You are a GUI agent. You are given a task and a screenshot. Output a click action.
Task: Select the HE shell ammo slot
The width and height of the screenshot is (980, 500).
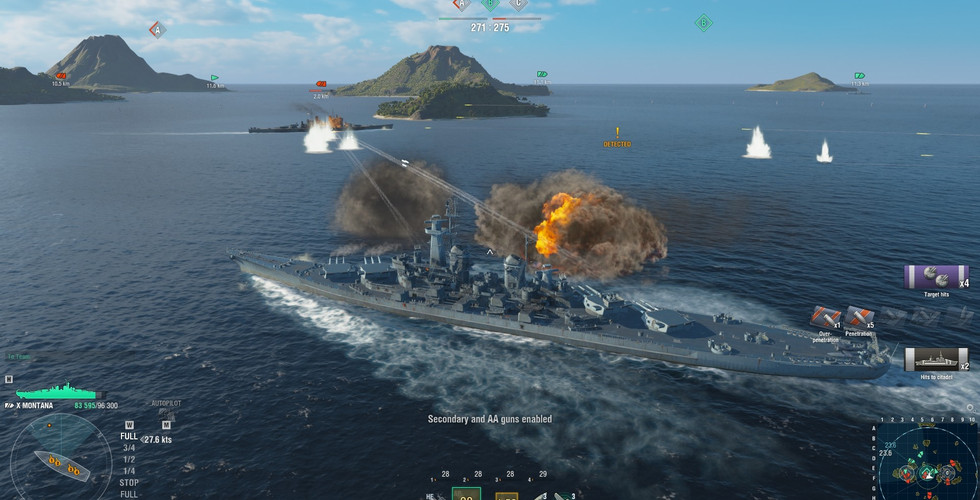pyautogui.click(x=431, y=494)
